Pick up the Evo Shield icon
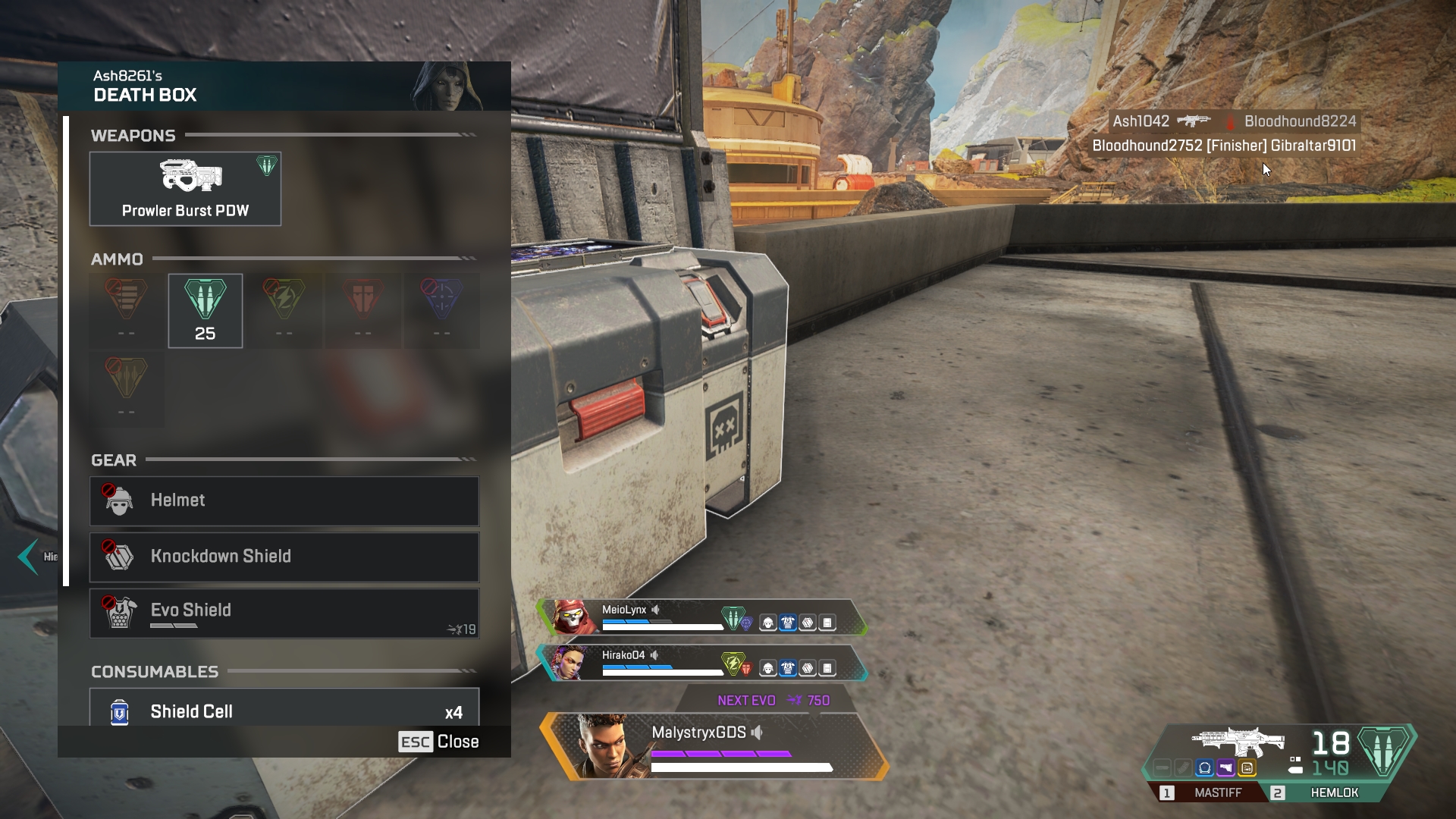 (x=119, y=610)
